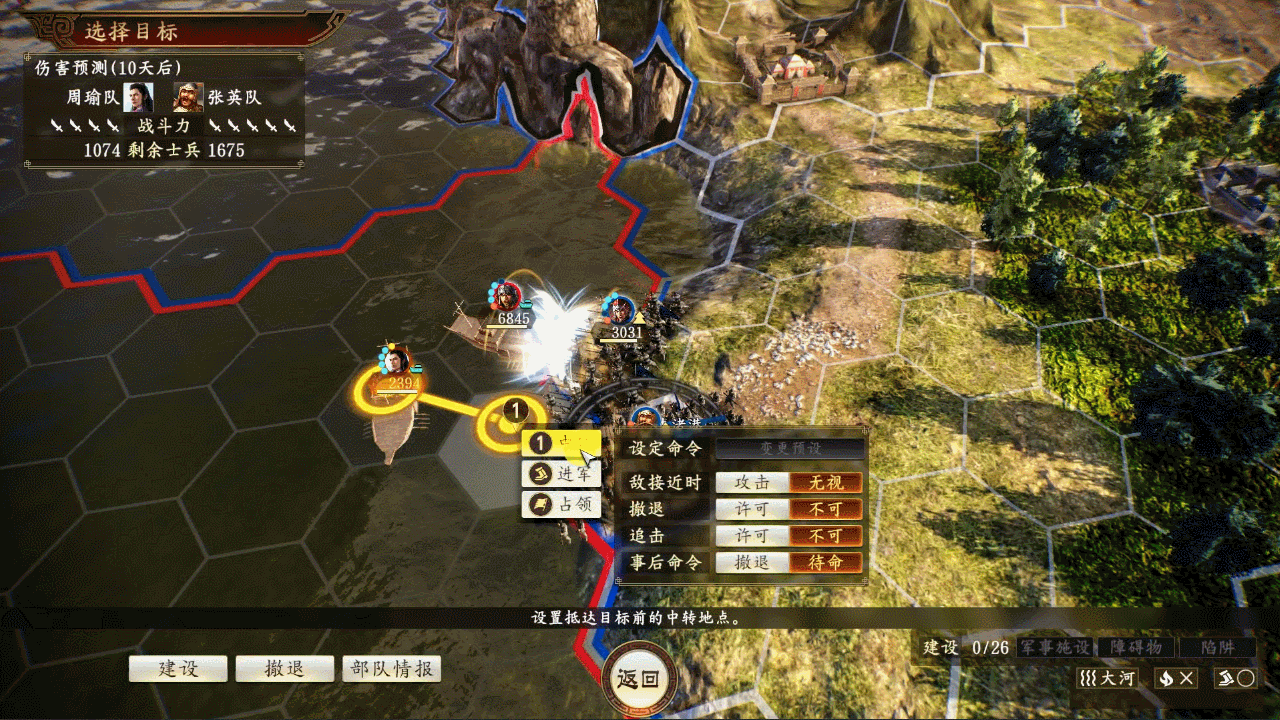
Task: Open the dimmed 变更预设 preset button
Action: pos(789,449)
